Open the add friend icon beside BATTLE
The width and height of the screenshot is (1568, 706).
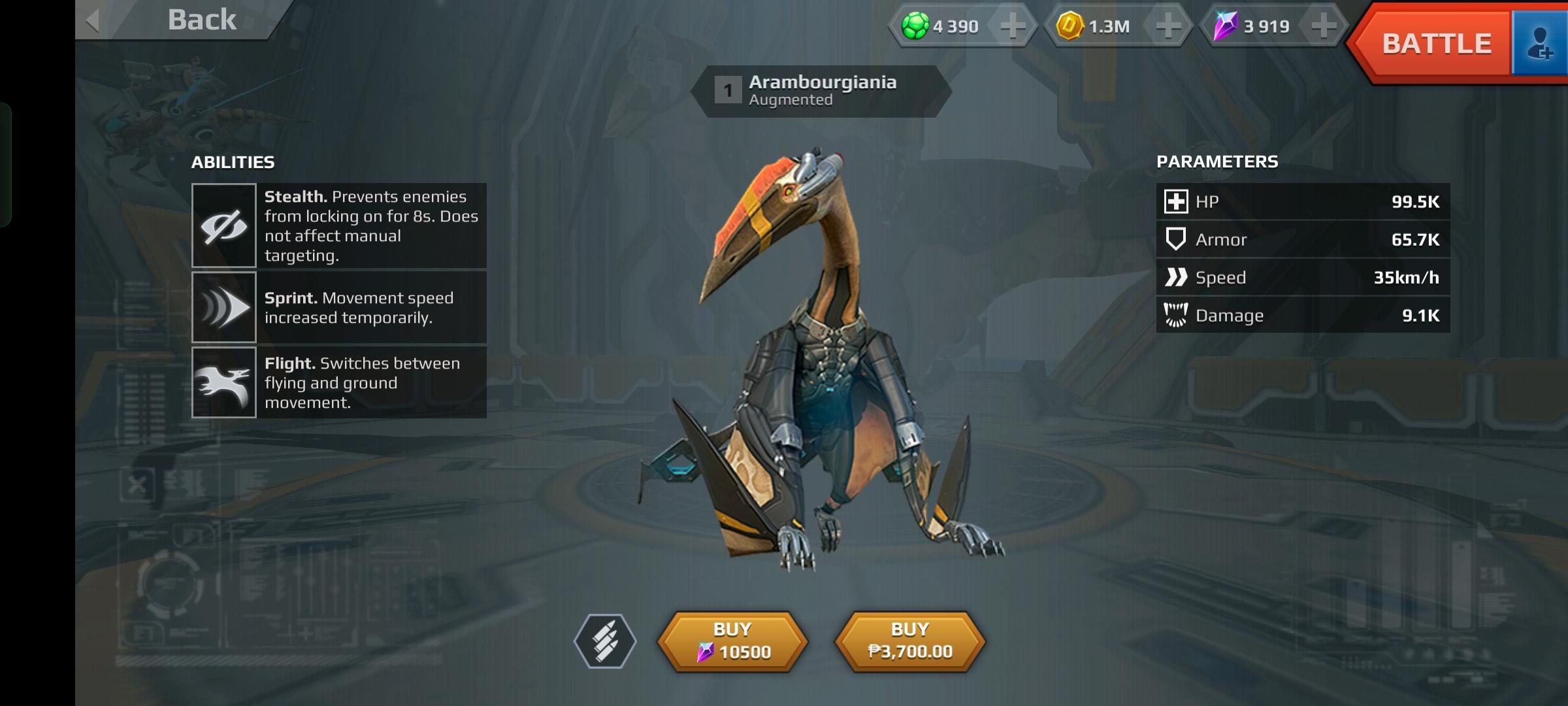pos(1540,44)
